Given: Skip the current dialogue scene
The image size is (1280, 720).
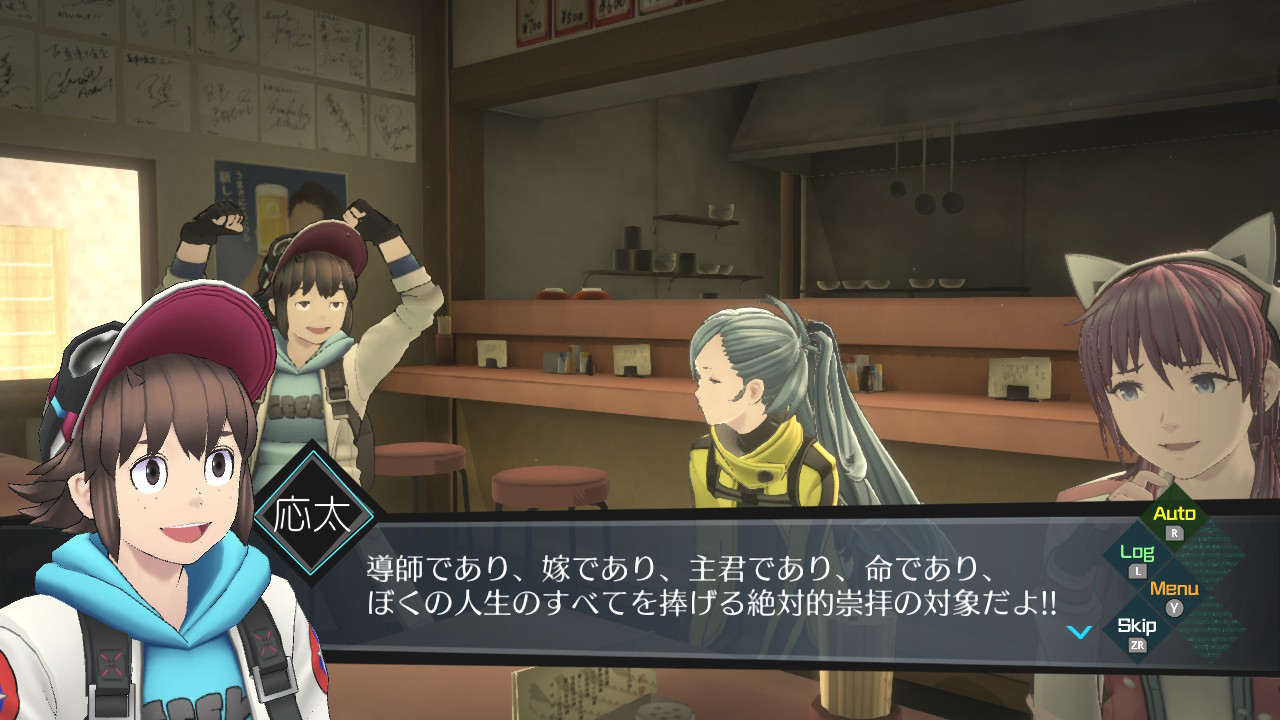Looking at the screenshot, I should 1137,628.
